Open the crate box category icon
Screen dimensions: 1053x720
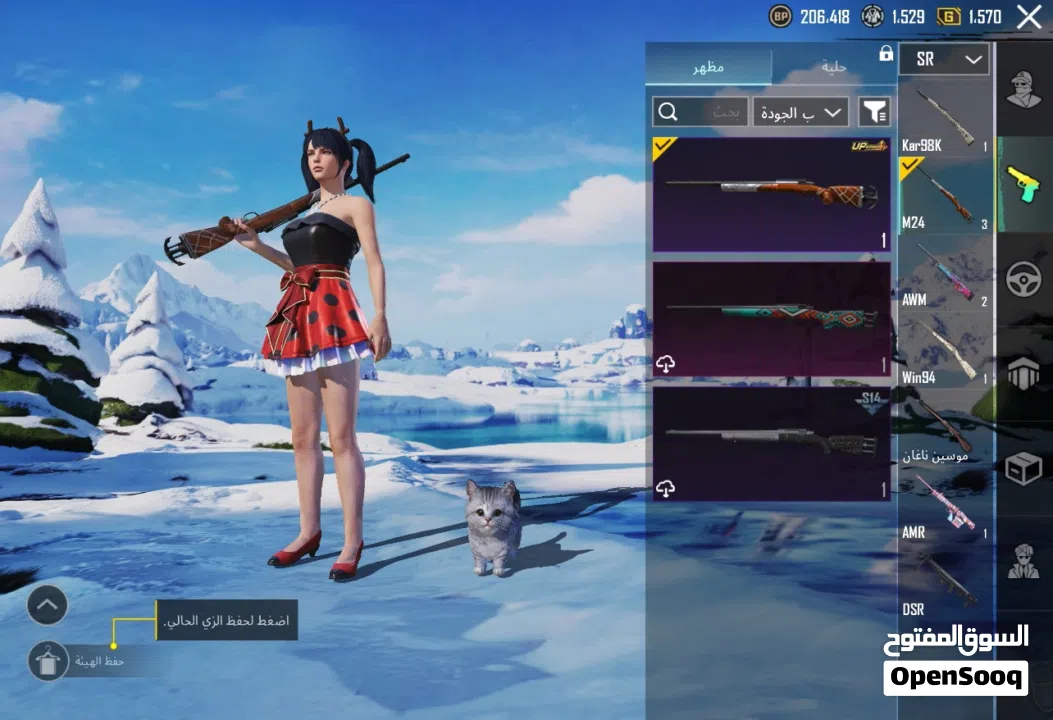(1023, 468)
